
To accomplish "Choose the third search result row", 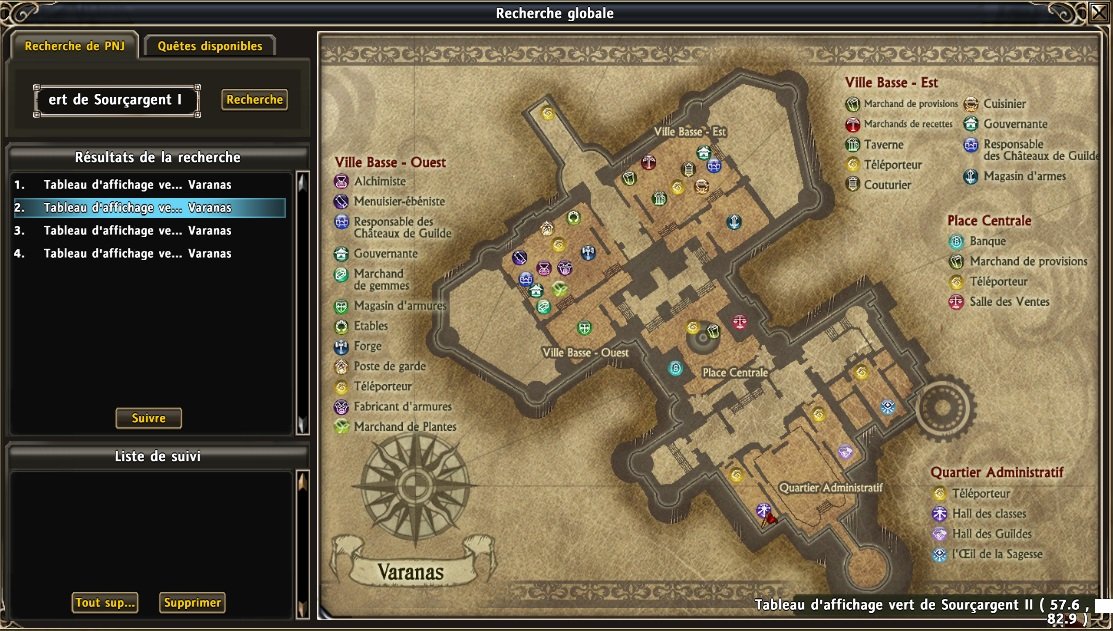I will click(150, 231).
